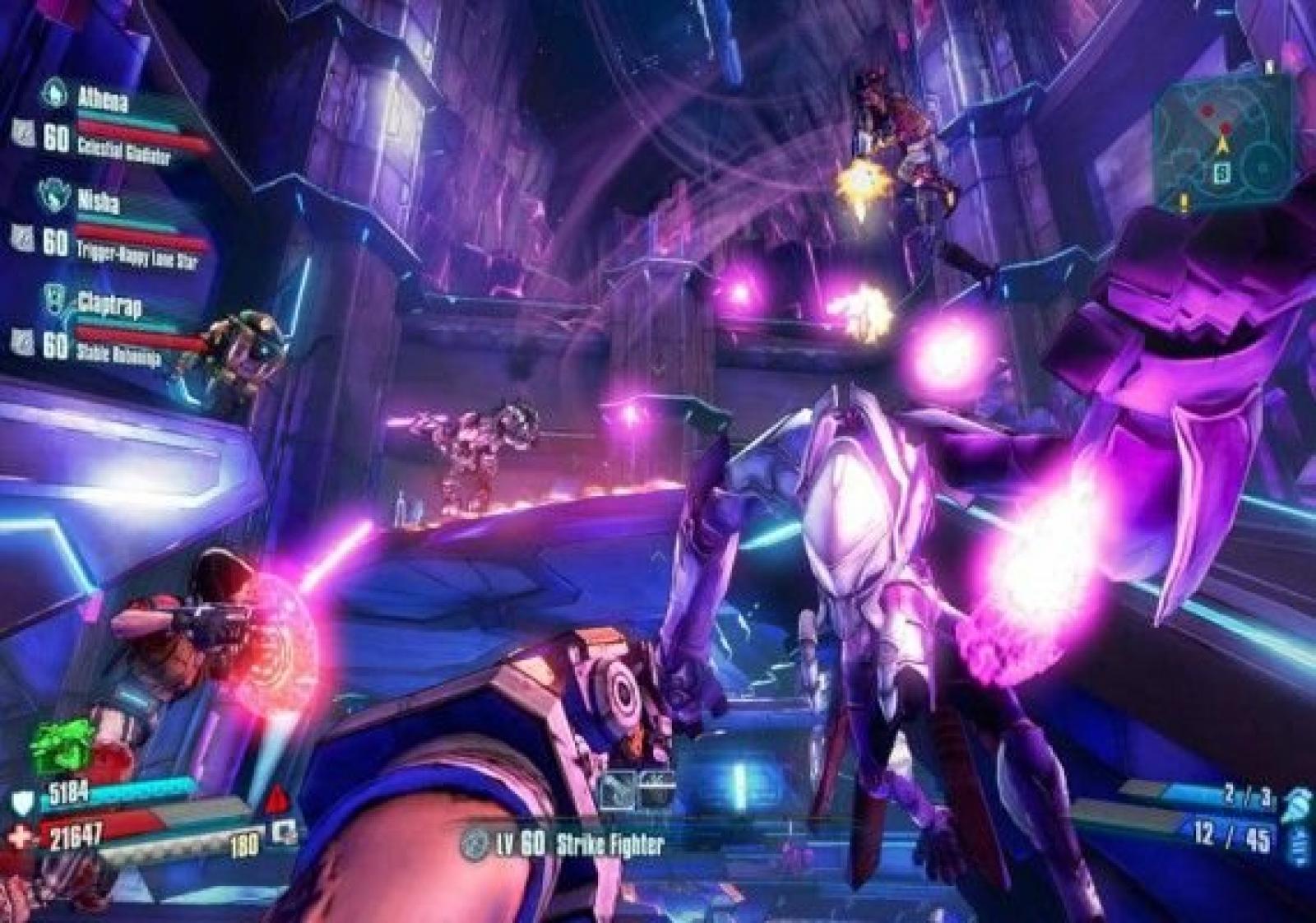Click the white shield icon

point(23,800)
